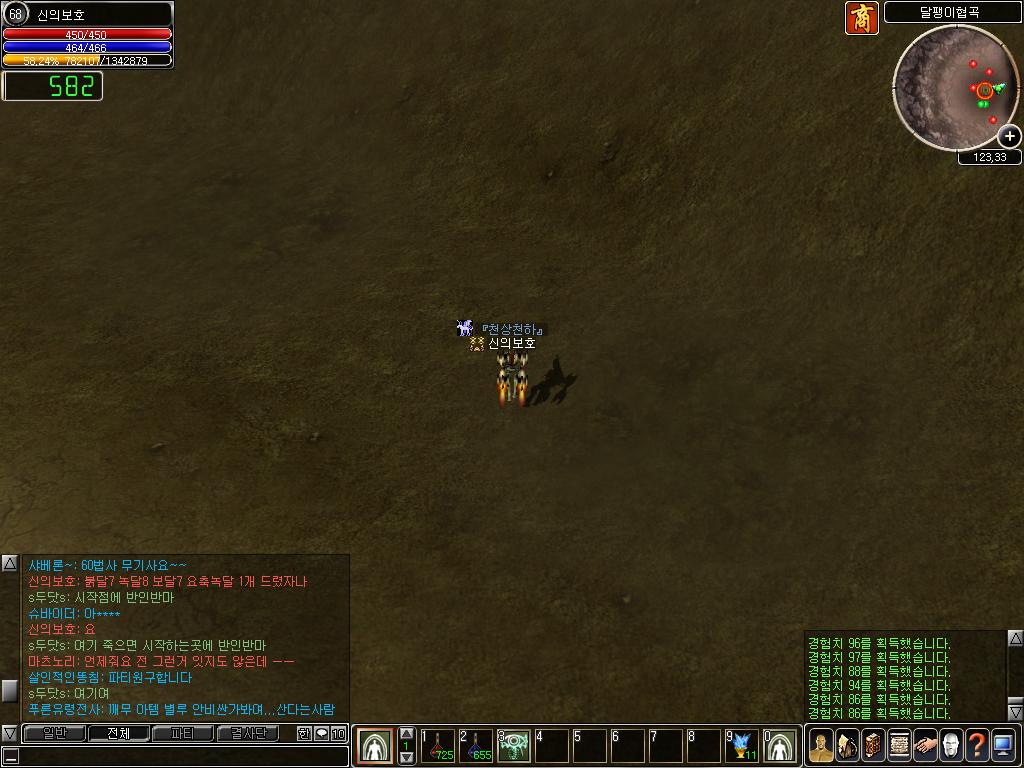Screen dimensions: 1024x768
Task: Click the highlighted white figure skill left of hotbar
Action: (x=375, y=746)
